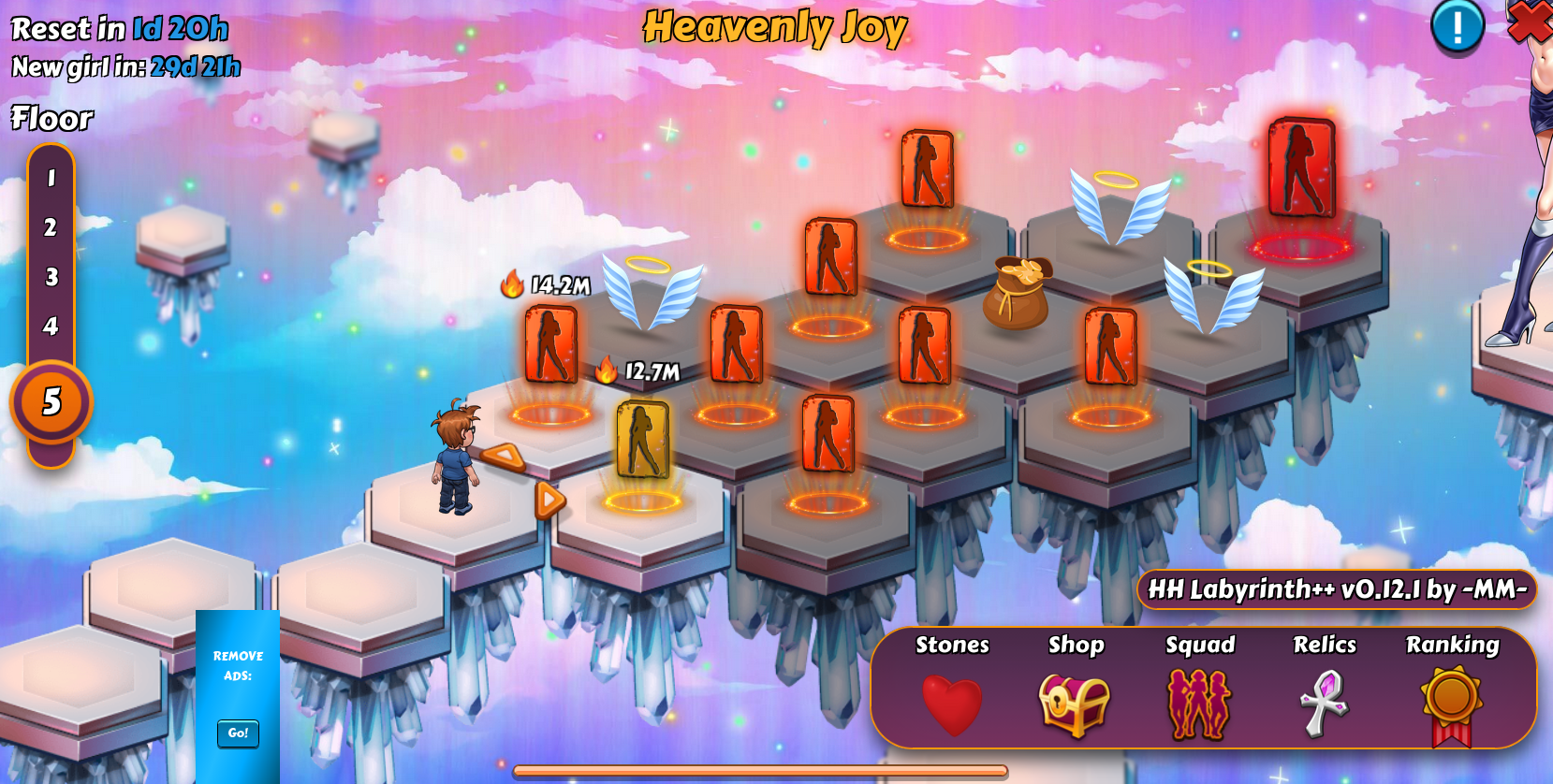Select floor 3 on the floor selector
The width and height of the screenshot is (1553, 784).
point(51,277)
